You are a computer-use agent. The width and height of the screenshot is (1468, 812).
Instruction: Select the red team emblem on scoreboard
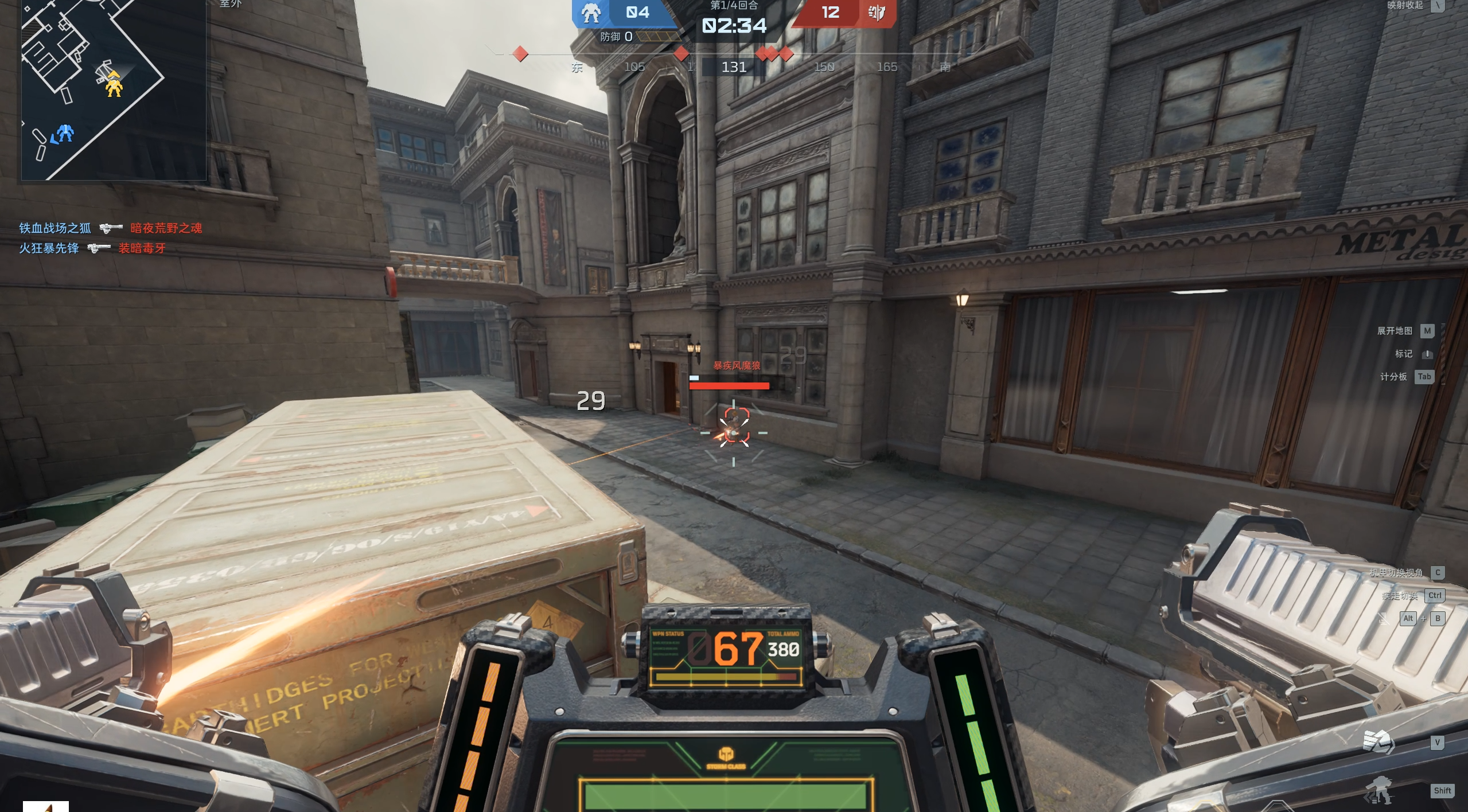[x=876, y=13]
